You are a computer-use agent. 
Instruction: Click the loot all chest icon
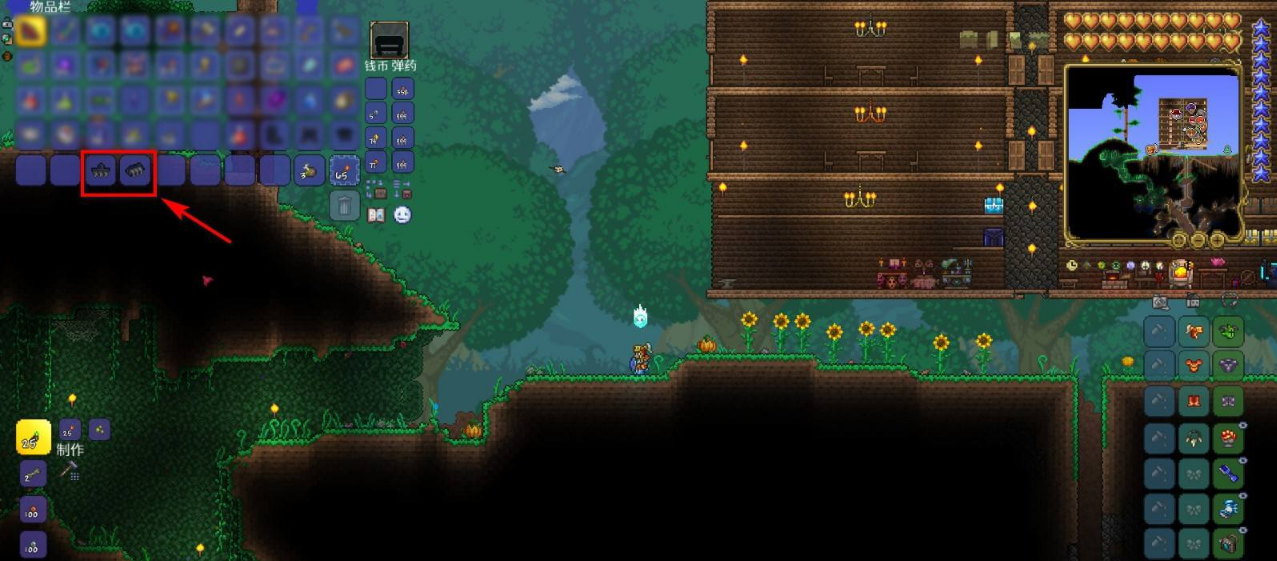377,188
